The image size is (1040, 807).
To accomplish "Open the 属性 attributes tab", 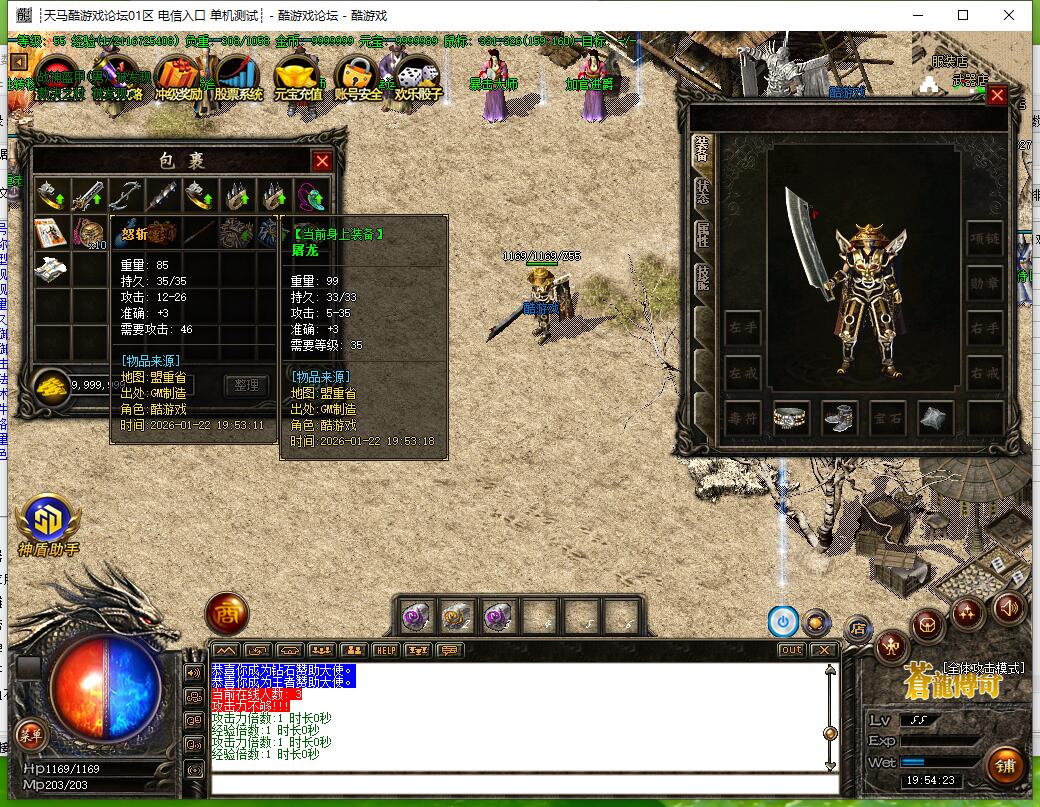I will (702, 235).
